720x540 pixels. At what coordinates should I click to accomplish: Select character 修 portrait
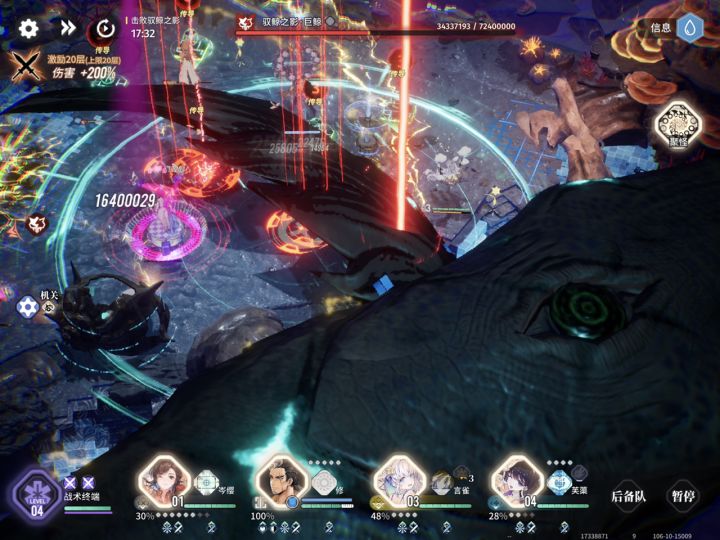point(282,482)
